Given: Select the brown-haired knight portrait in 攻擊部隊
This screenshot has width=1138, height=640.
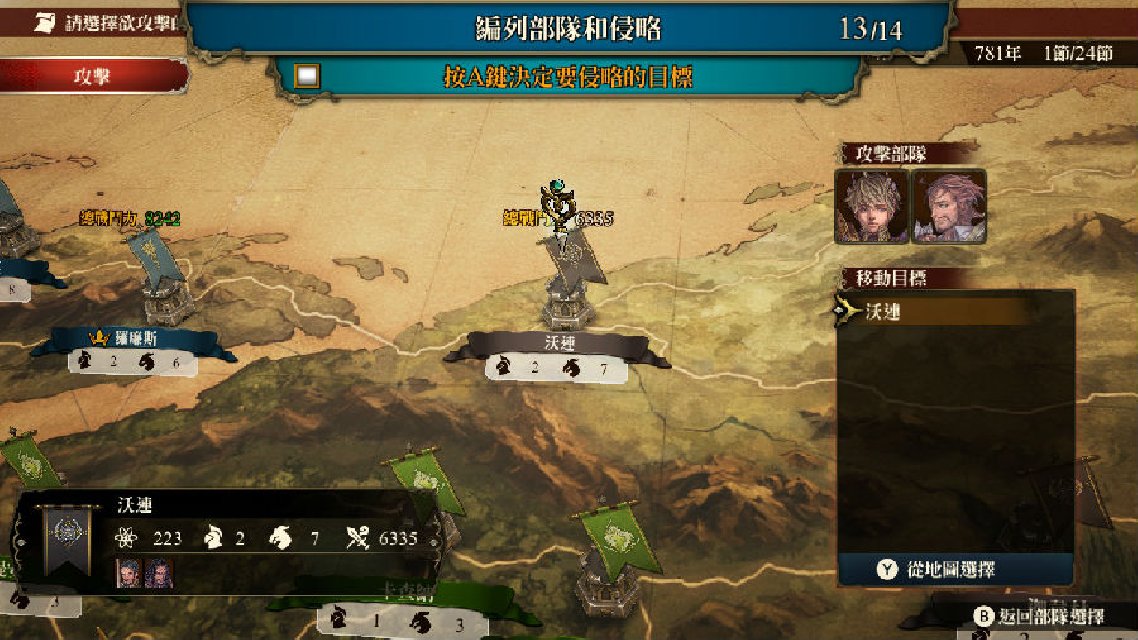Looking at the screenshot, I should click(949, 206).
